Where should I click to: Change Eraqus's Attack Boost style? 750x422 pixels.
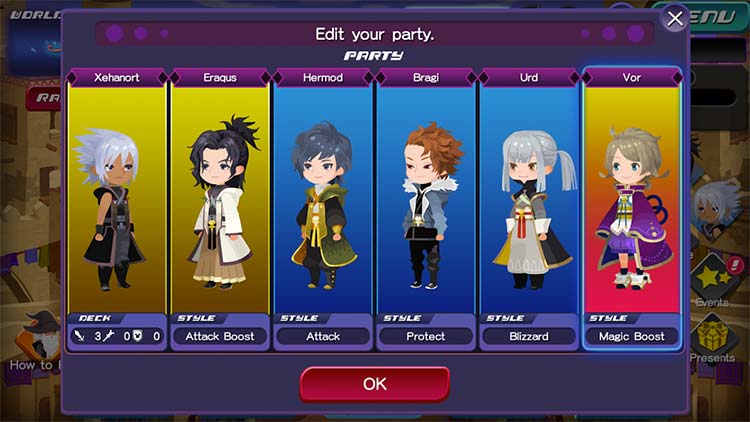point(220,336)
